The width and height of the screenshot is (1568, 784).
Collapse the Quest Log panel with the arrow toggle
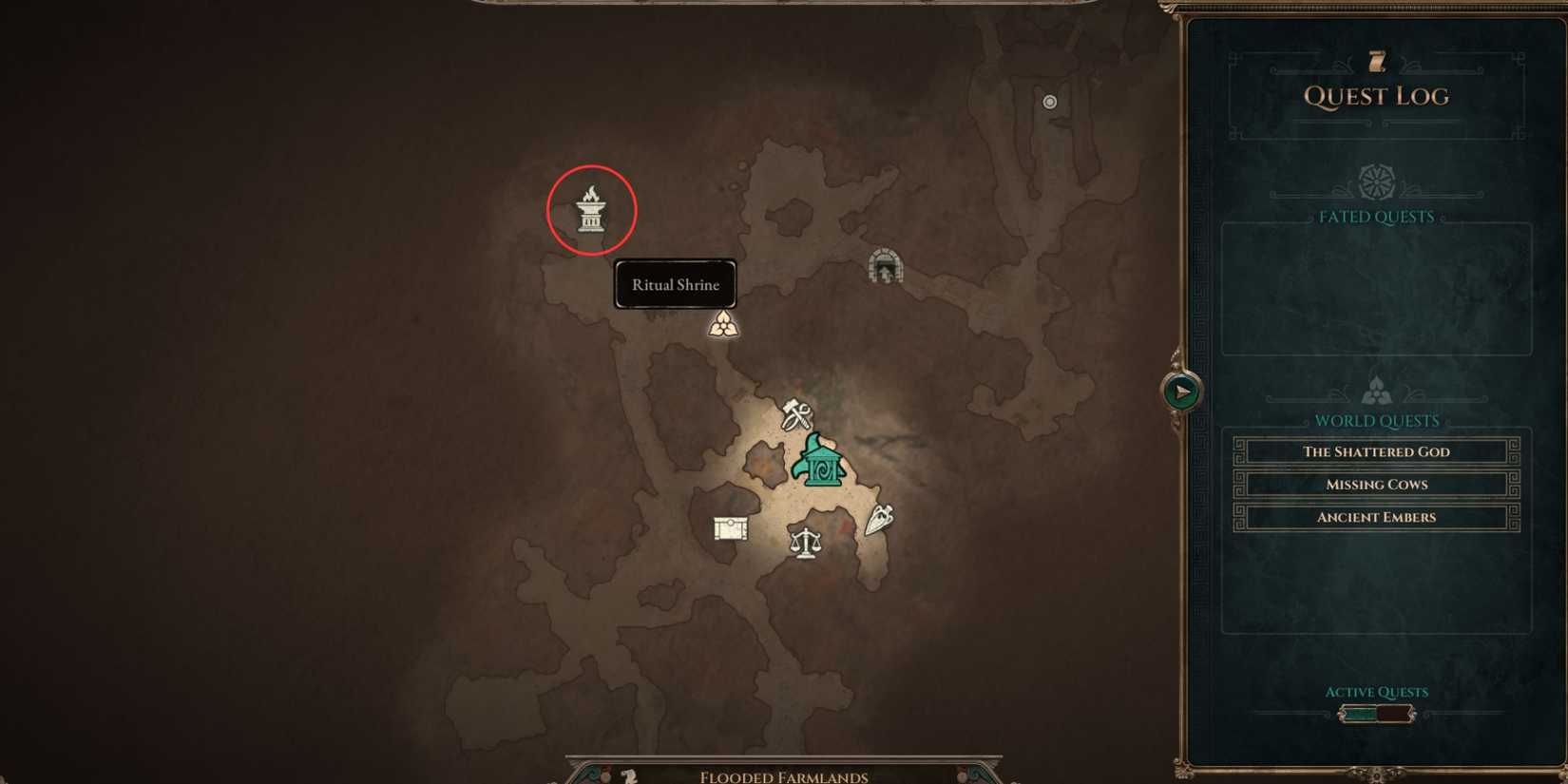coord(1178,390)
